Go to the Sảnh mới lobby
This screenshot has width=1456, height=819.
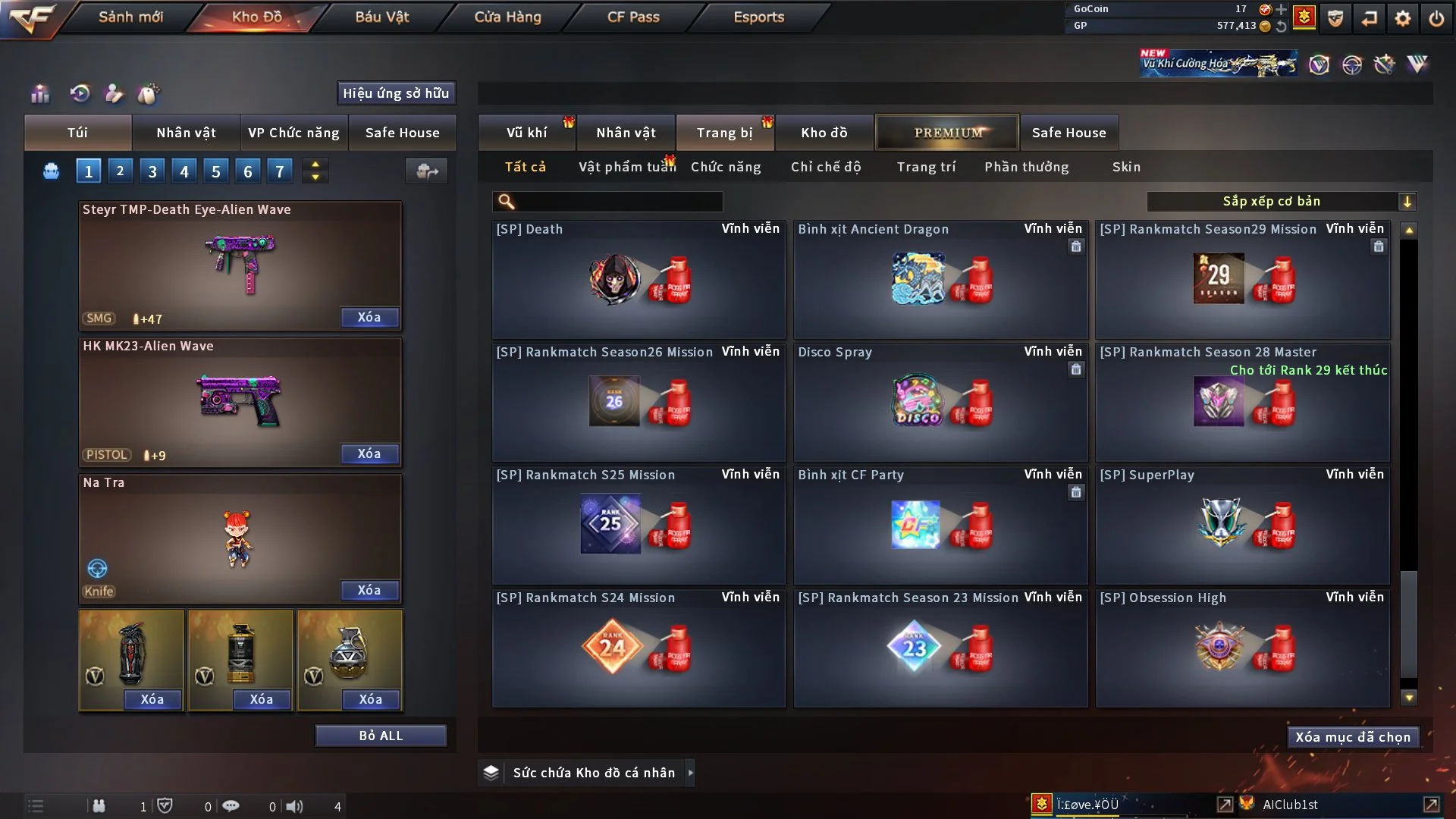pyautogui.click(x=130, y=17)
